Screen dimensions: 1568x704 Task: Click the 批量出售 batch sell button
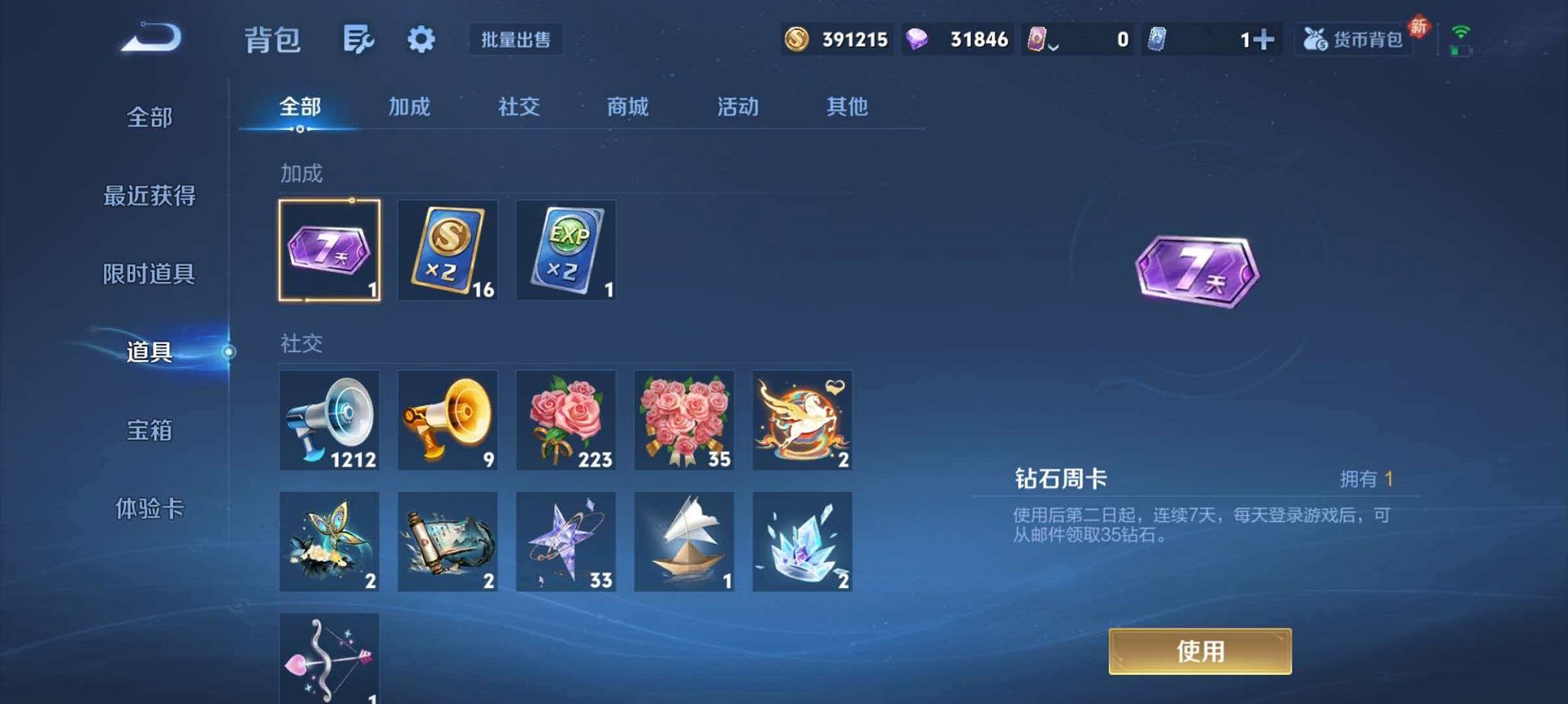point(516,40)
